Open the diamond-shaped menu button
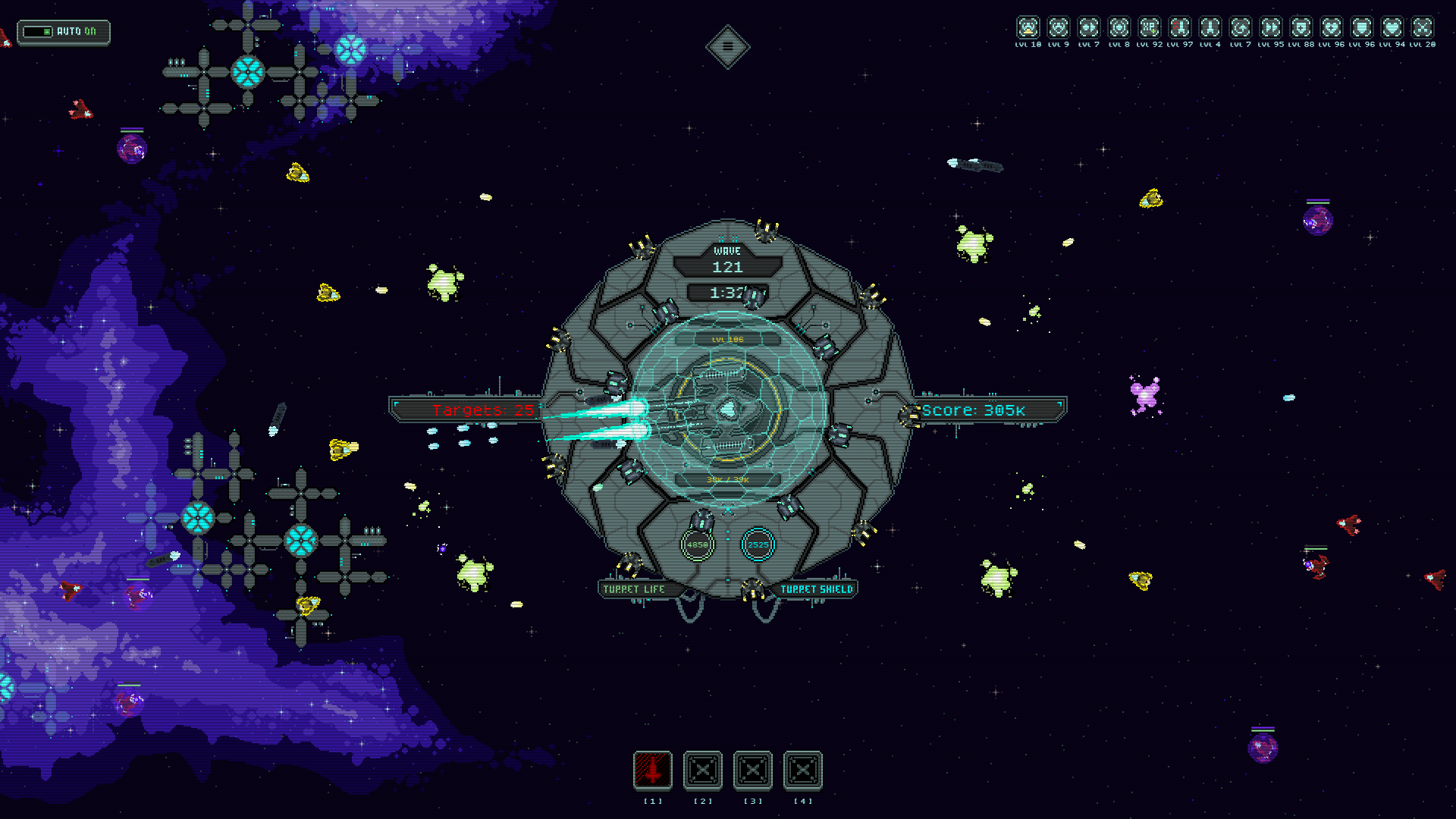Screen dimensions: 1456x819 point(727,47)
